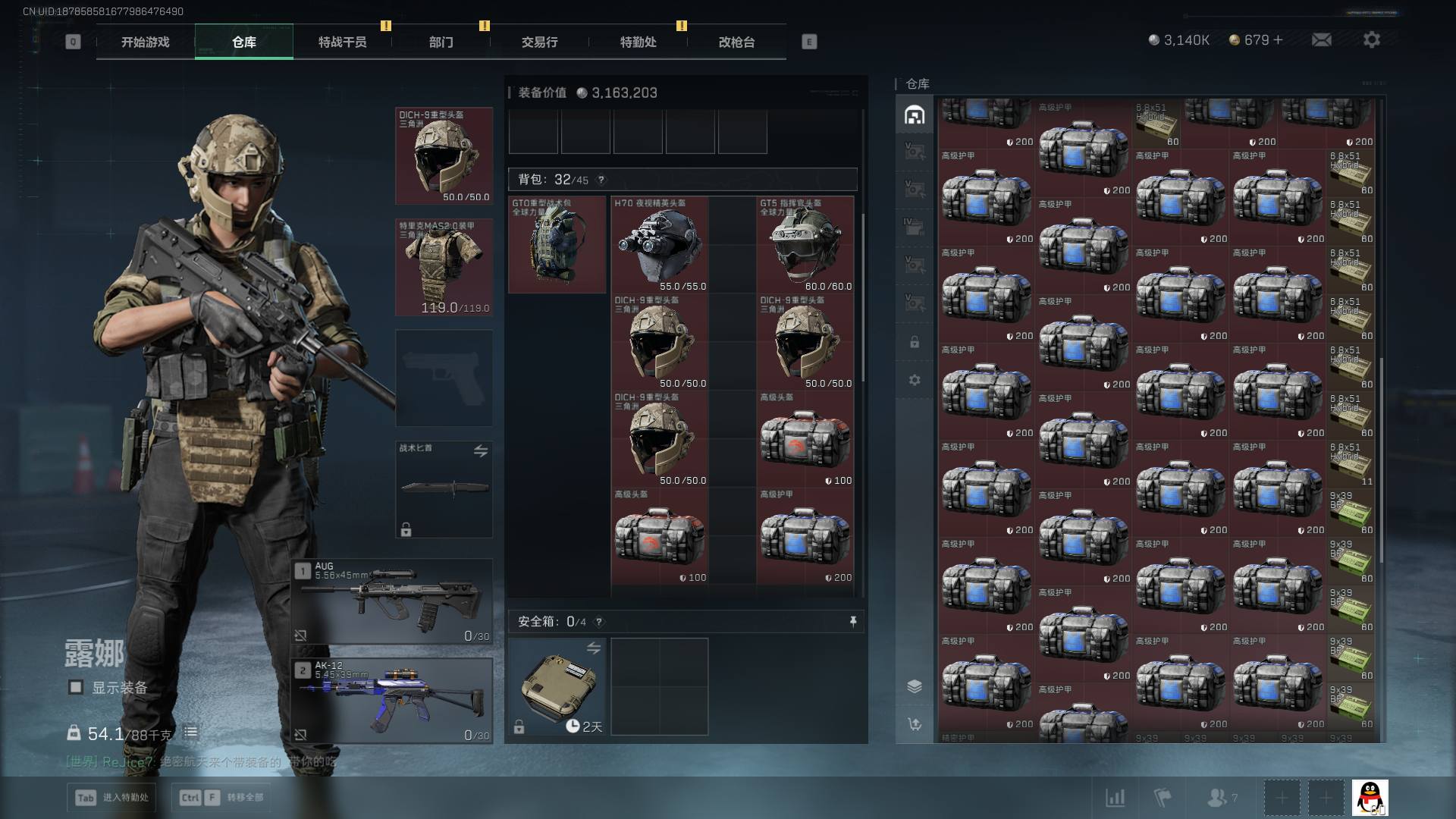Click the secure container case slot
Image resolution: width=1456 pixels, height=819 pixels.
pos(557,686)
